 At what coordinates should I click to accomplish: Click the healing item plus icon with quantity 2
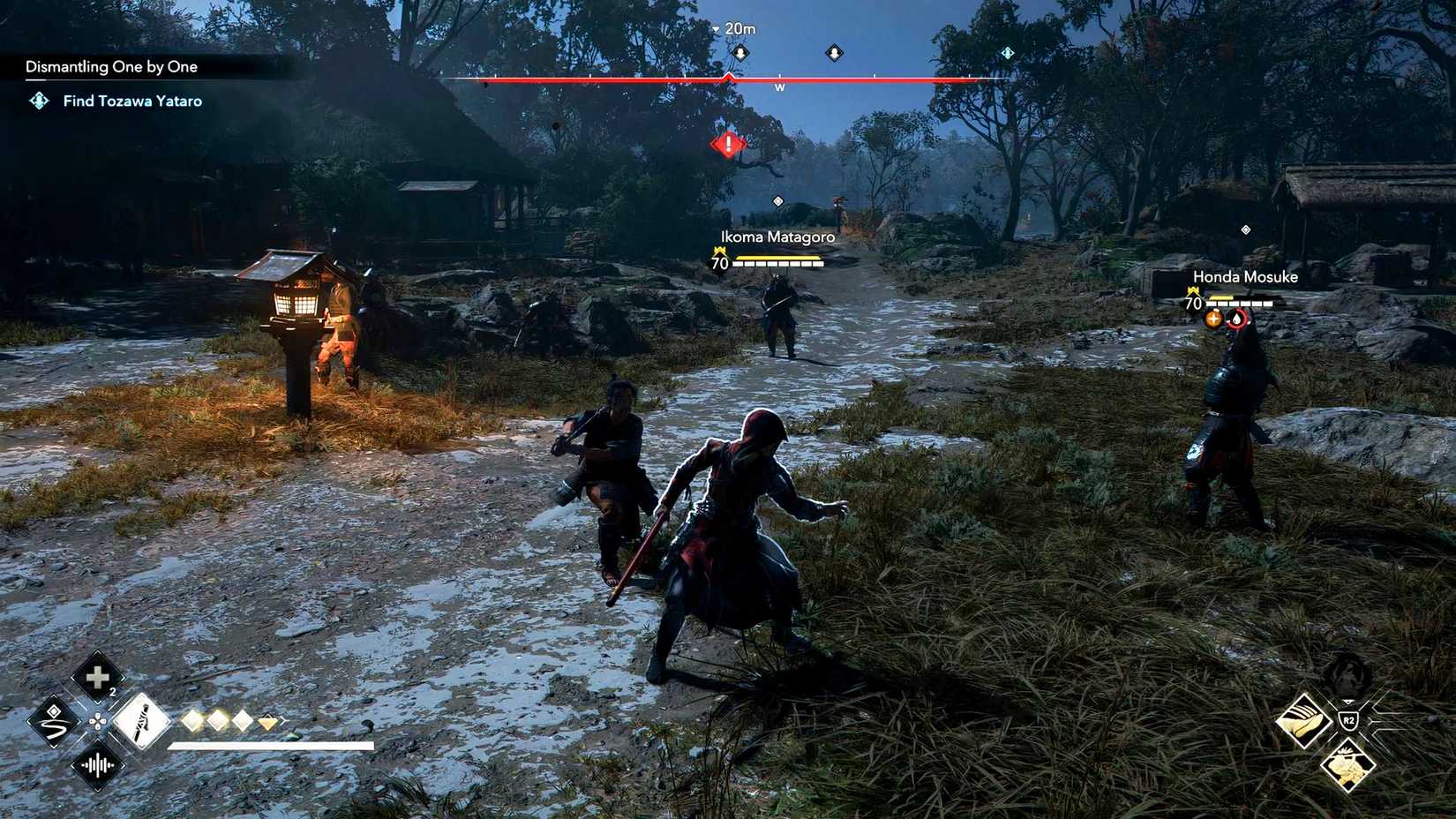click(x=97, y=680)
